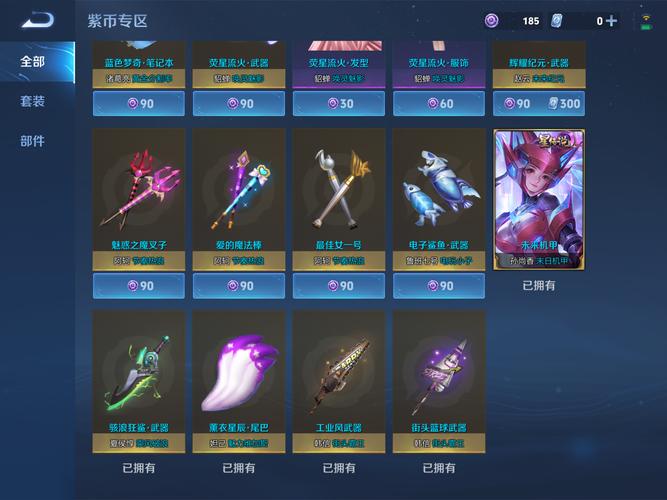Click the plus button beside the ticket count

pos(611,21)
